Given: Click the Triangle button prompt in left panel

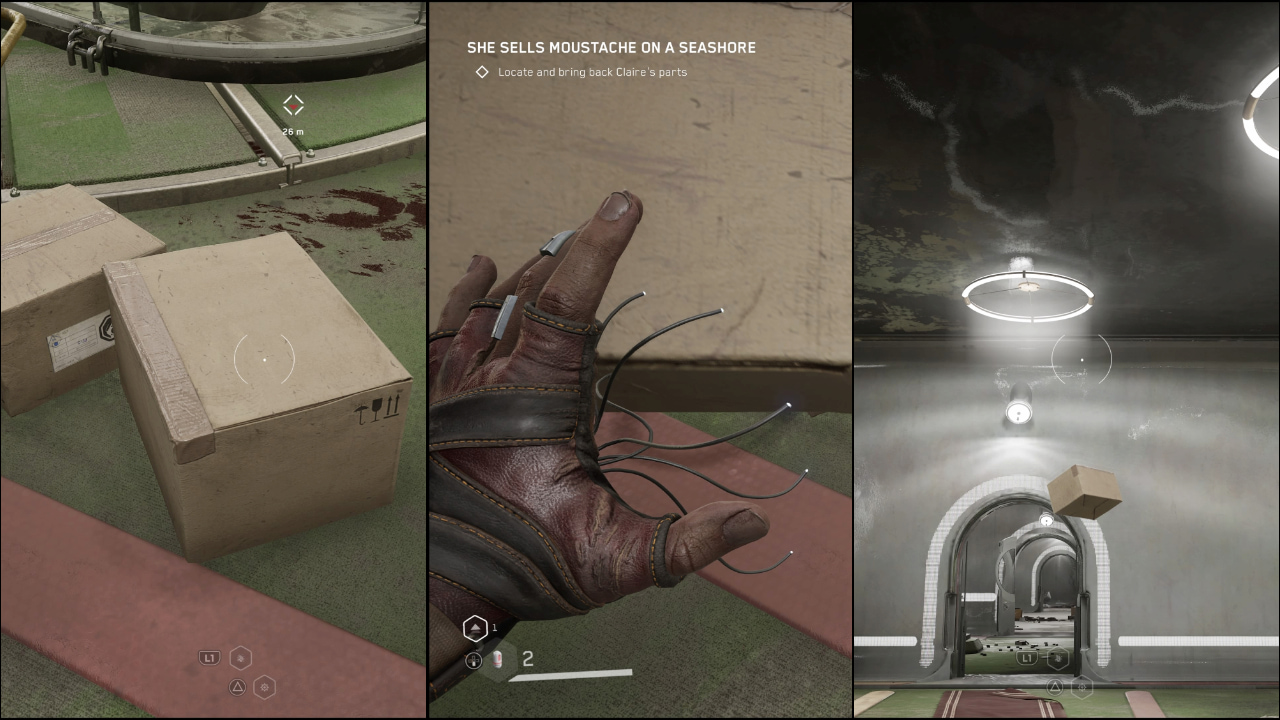Looking at the screenshot, I should (x=237, y=687).
